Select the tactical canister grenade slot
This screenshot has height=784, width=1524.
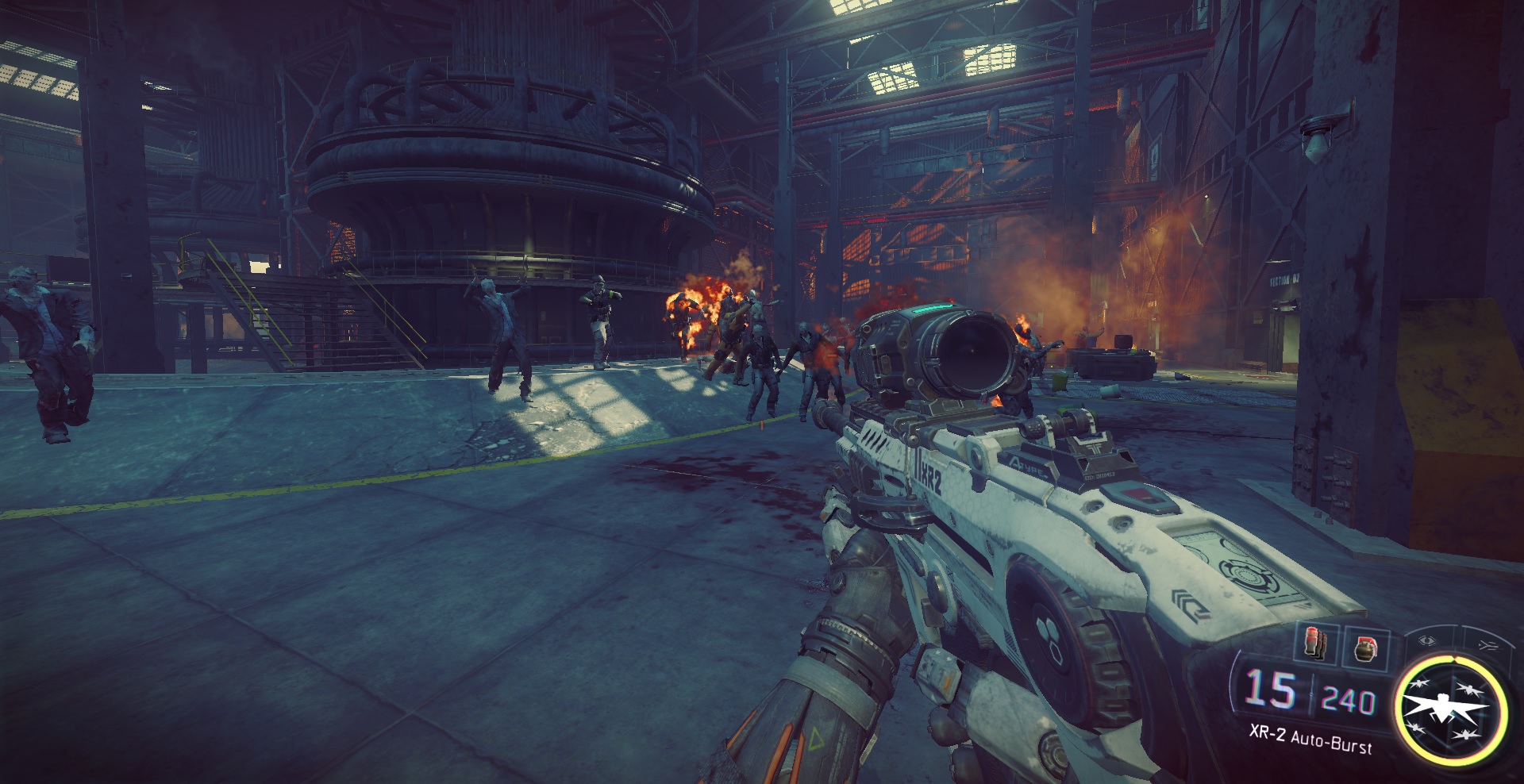1317,643
